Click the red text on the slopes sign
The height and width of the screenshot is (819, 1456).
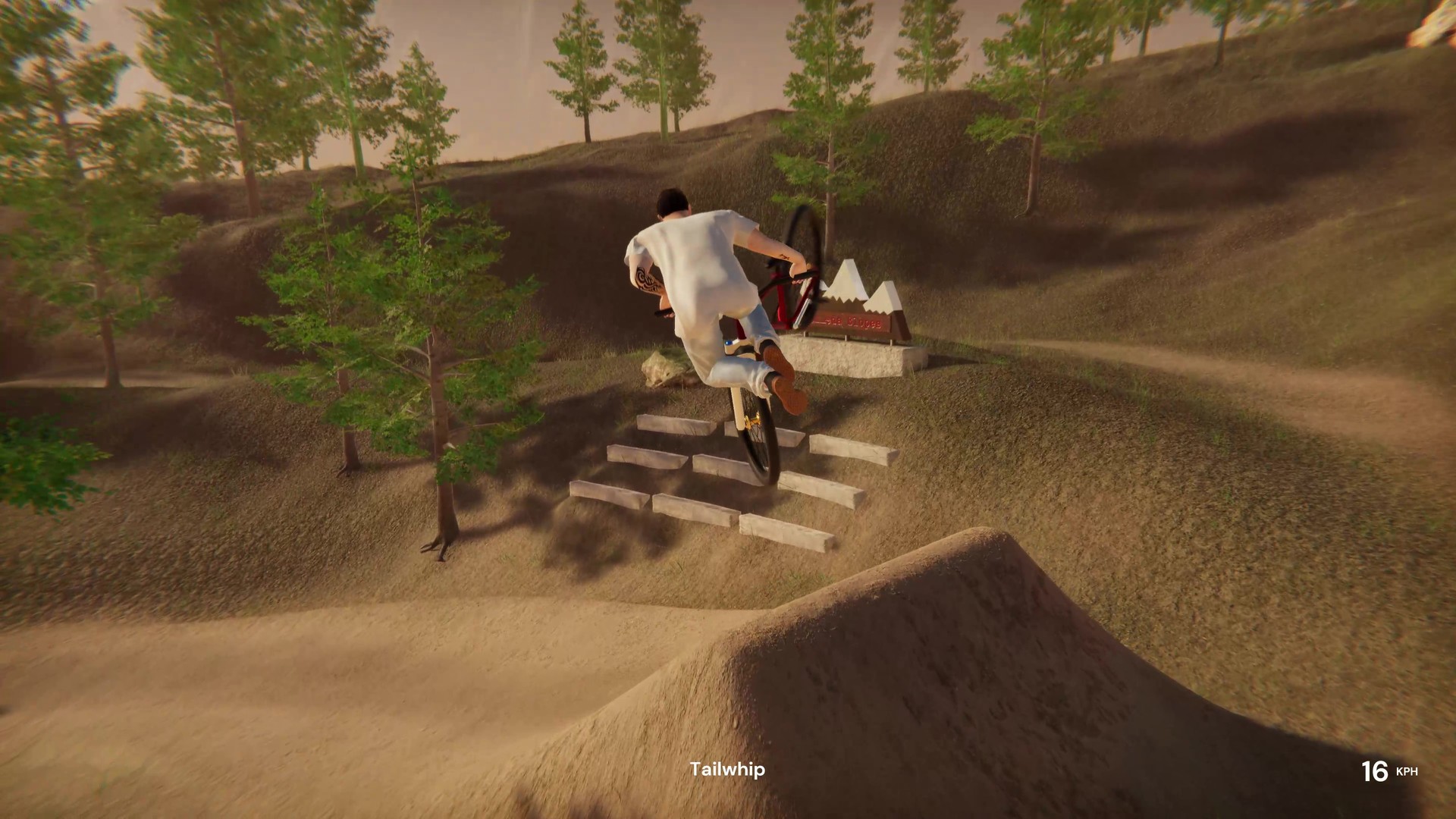(852, 323)
